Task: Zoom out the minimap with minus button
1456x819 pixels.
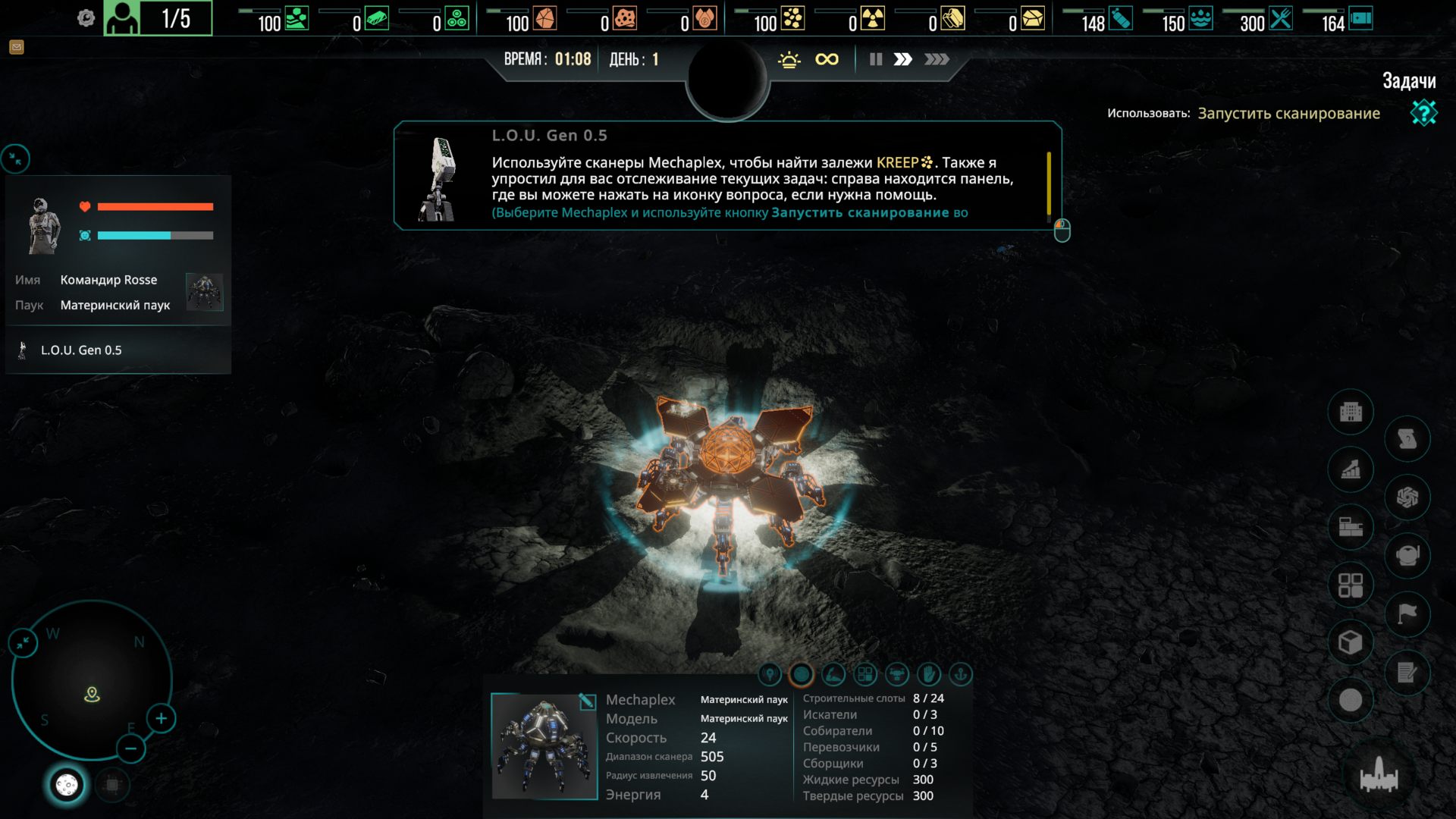Action: [x=131, y=749]
